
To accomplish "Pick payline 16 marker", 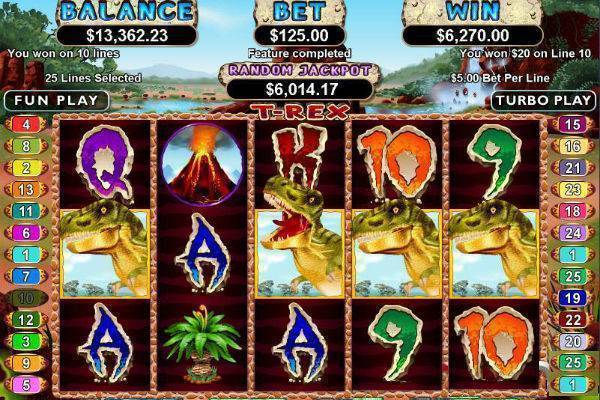I will 572,146.
